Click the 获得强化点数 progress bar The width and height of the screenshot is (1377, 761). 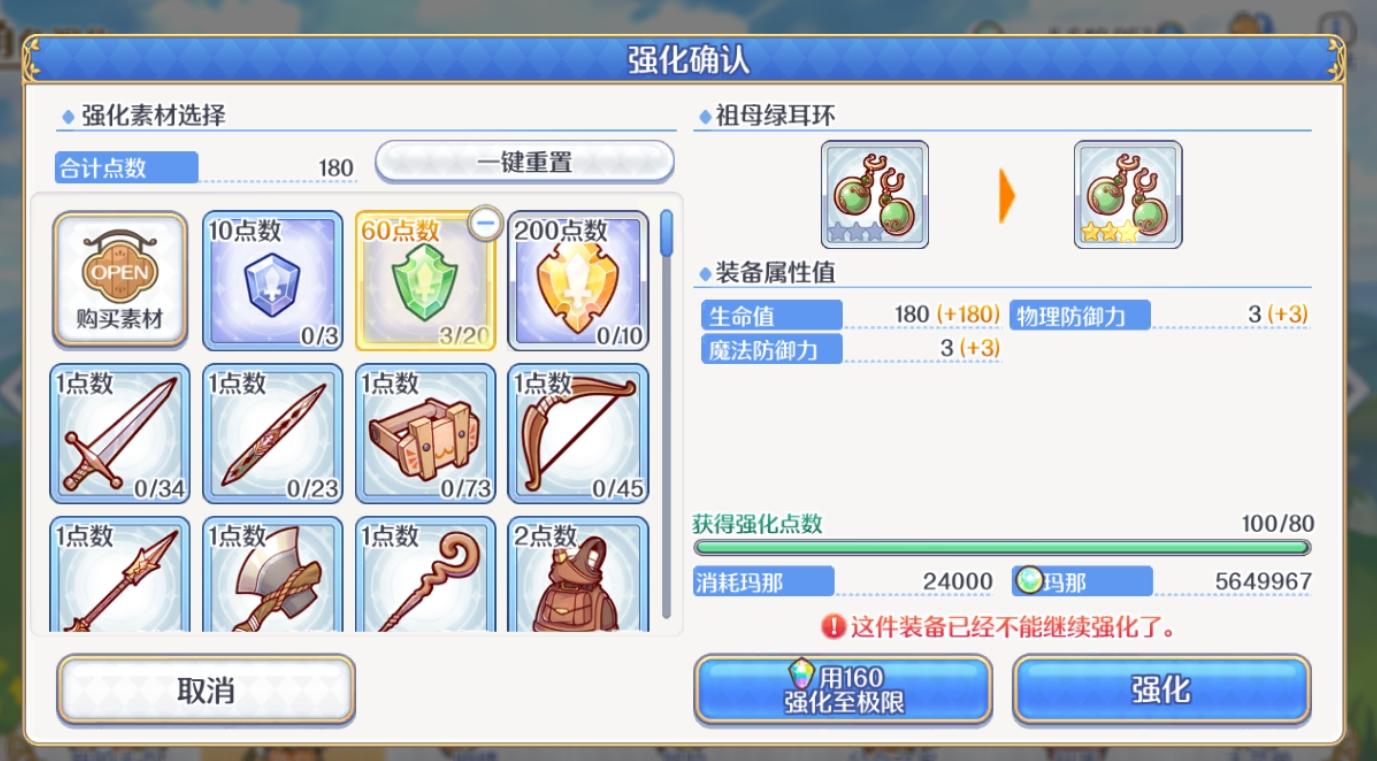pos(1003,547)
